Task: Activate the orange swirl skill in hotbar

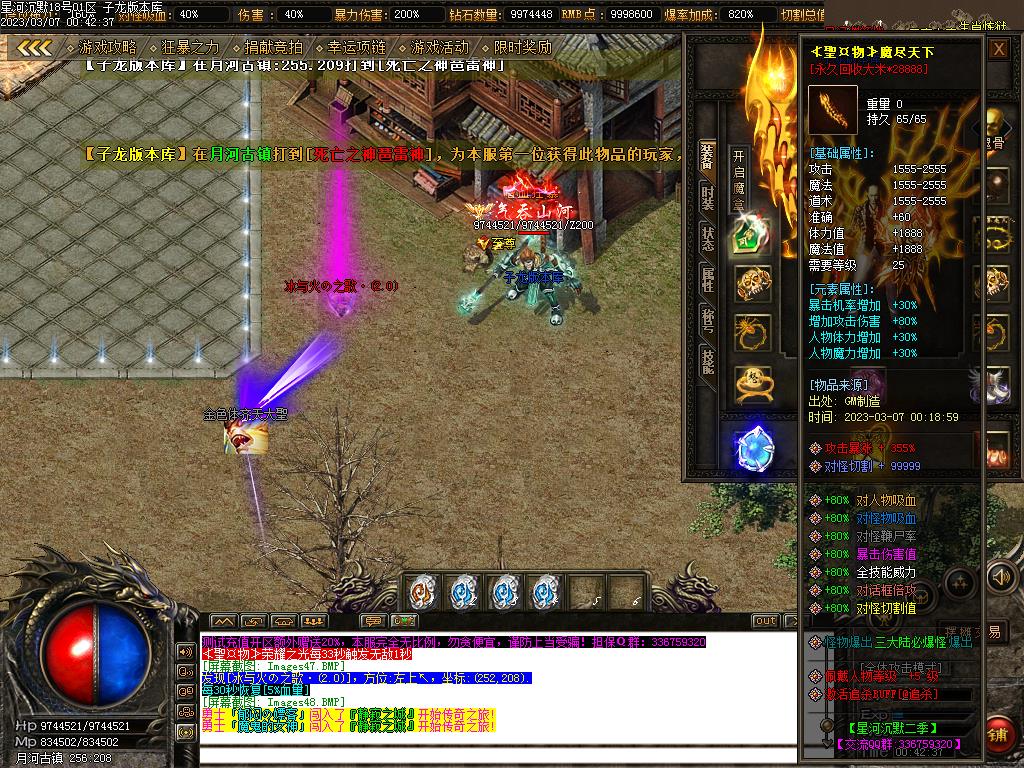Action: coord(424,592)
